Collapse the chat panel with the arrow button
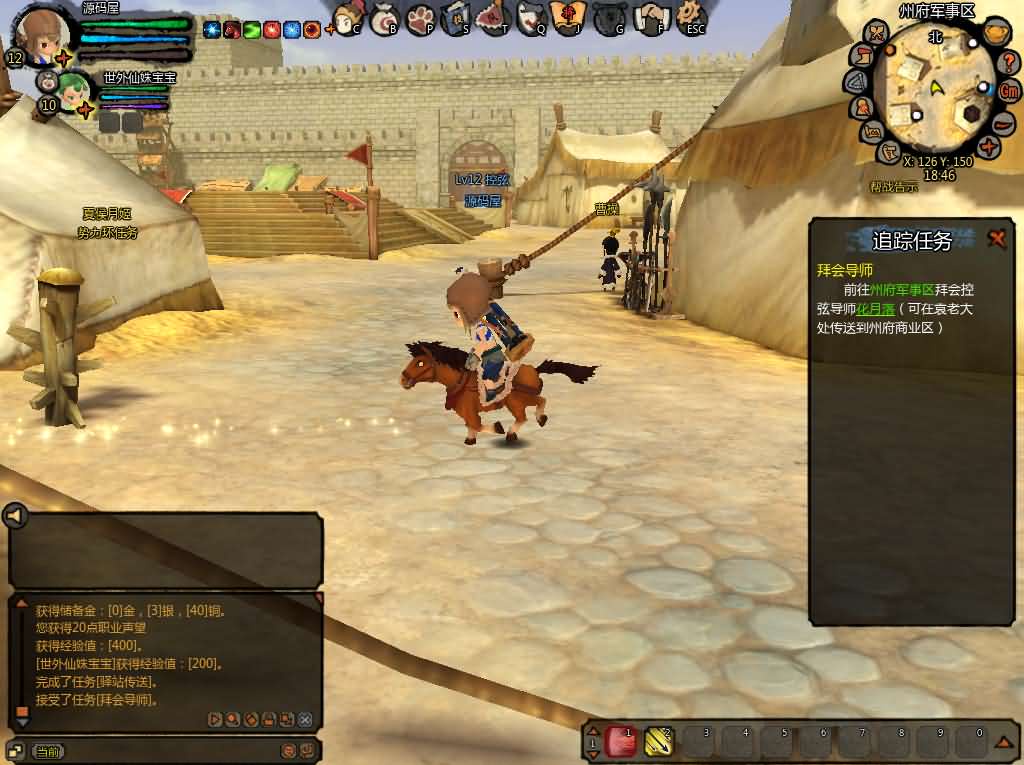 (x=14, y=516)
